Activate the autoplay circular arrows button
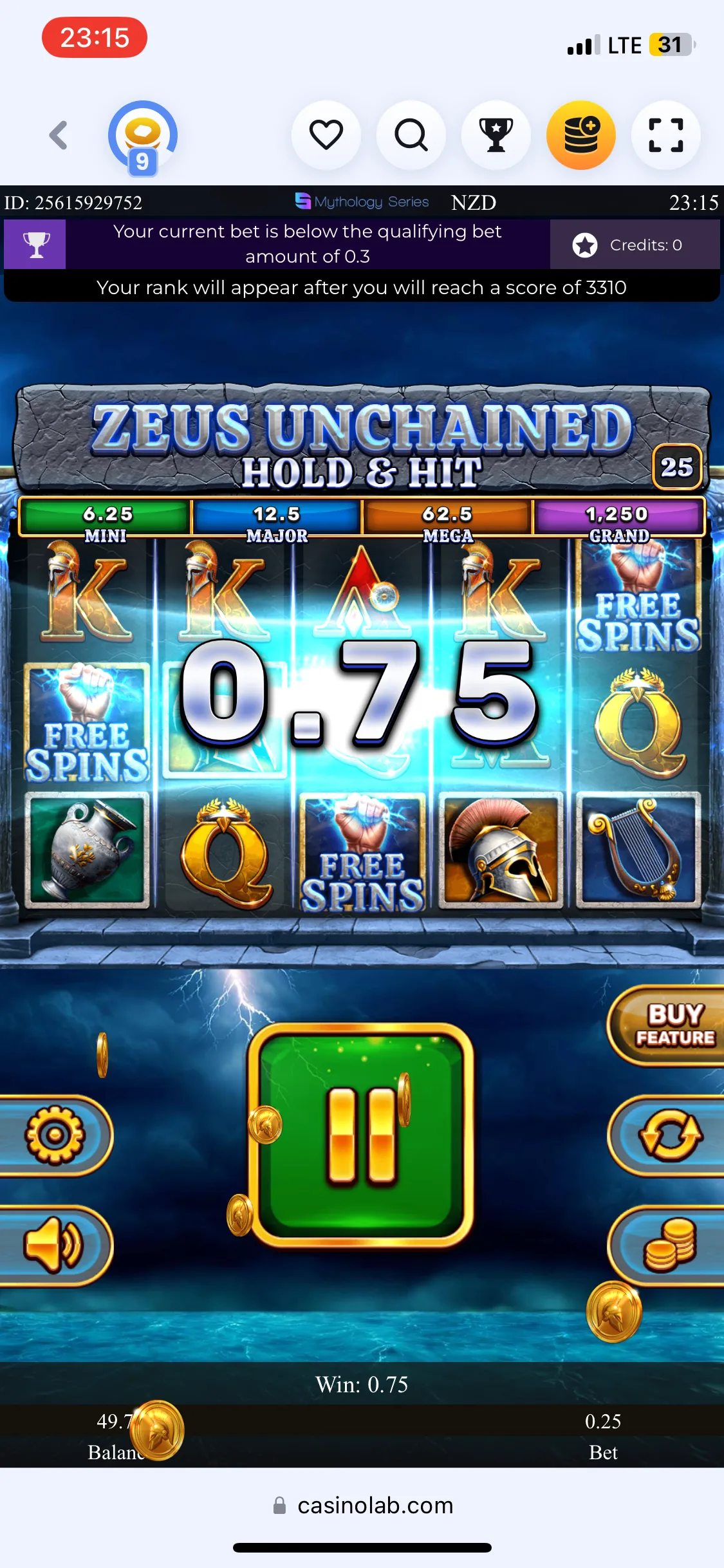Screen dimensions: 724x1568 (670, 1135)
